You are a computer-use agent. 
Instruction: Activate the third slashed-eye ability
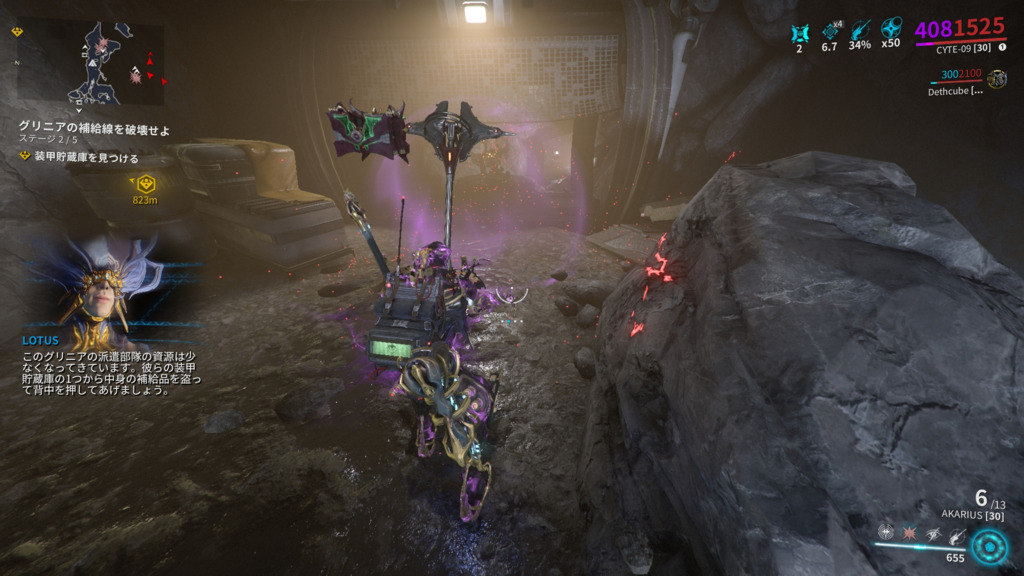click(933, 533)
